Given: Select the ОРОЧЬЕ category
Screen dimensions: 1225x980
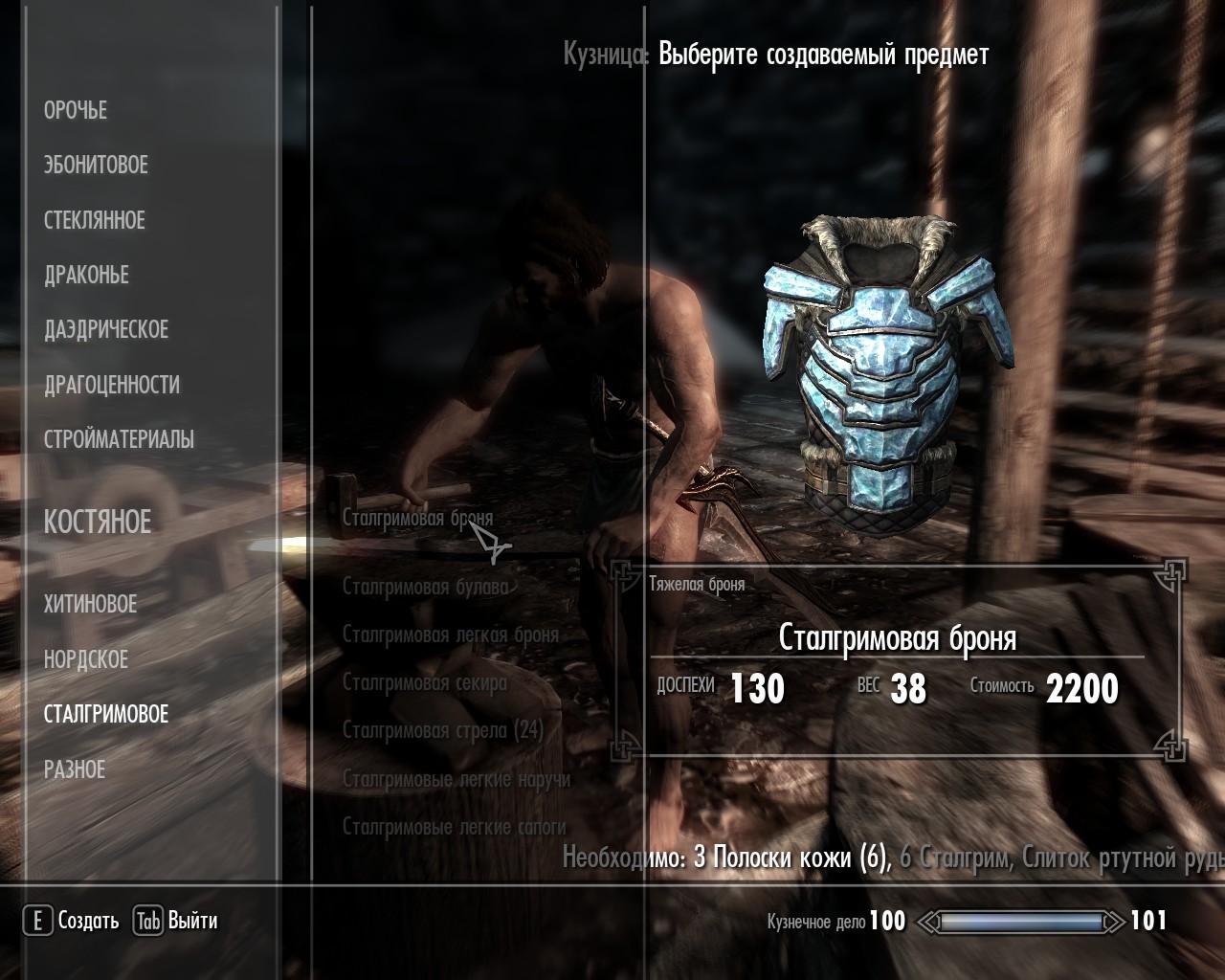Looking at the screenshot, I should point(76,111).
